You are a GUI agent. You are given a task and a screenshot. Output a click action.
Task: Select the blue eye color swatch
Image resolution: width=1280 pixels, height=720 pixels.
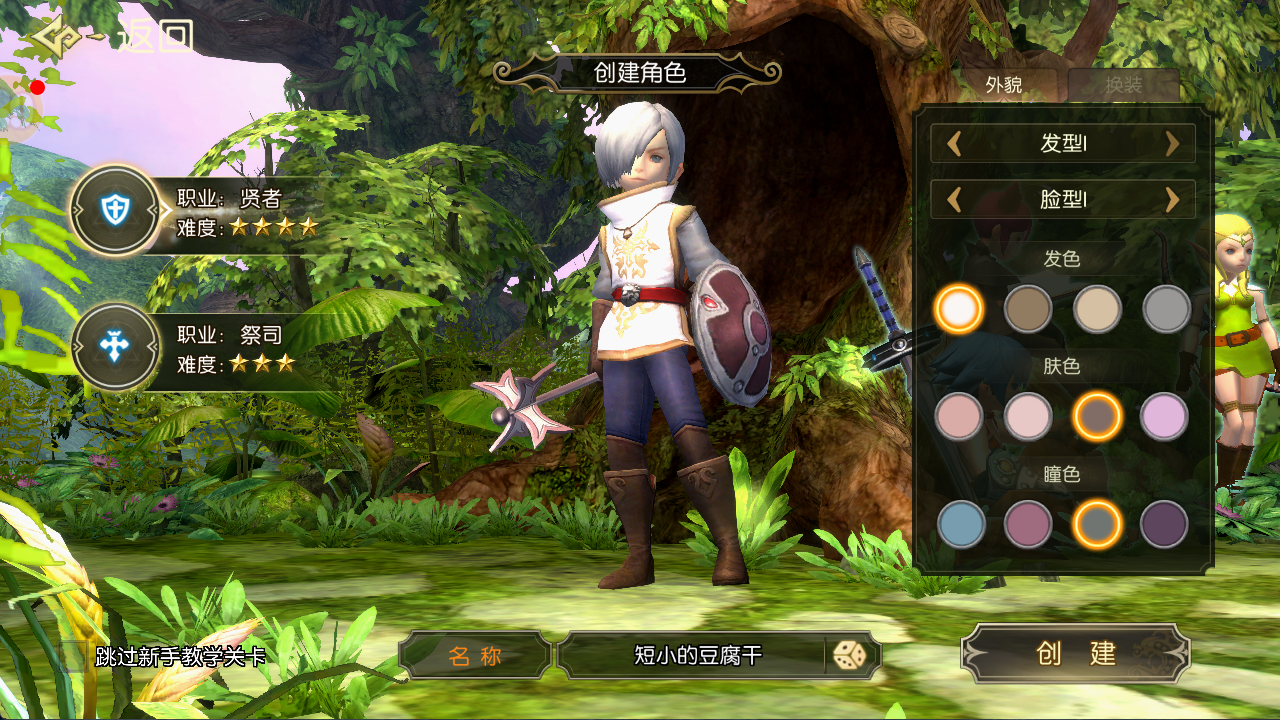coord(961,524)
